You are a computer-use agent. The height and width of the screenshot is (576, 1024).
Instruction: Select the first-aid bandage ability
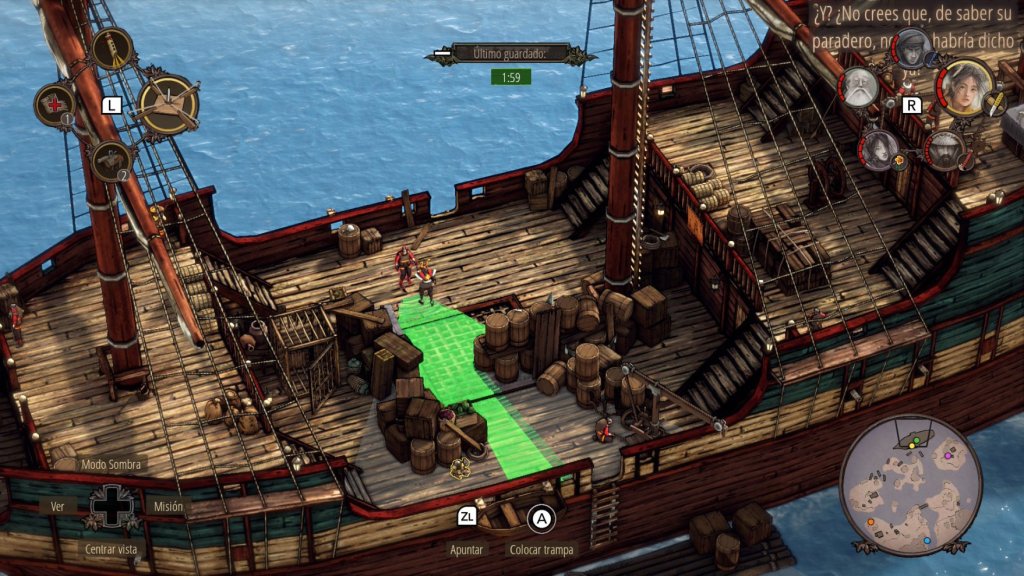click(x=54, y=104)
